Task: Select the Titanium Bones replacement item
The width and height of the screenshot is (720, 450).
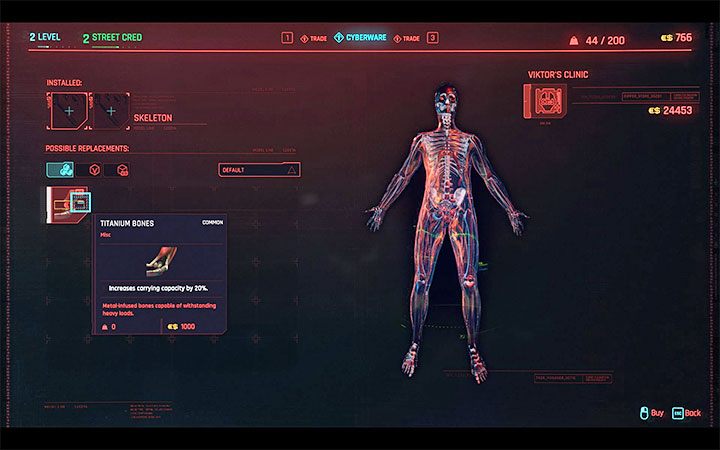Action: pos(68,204)
